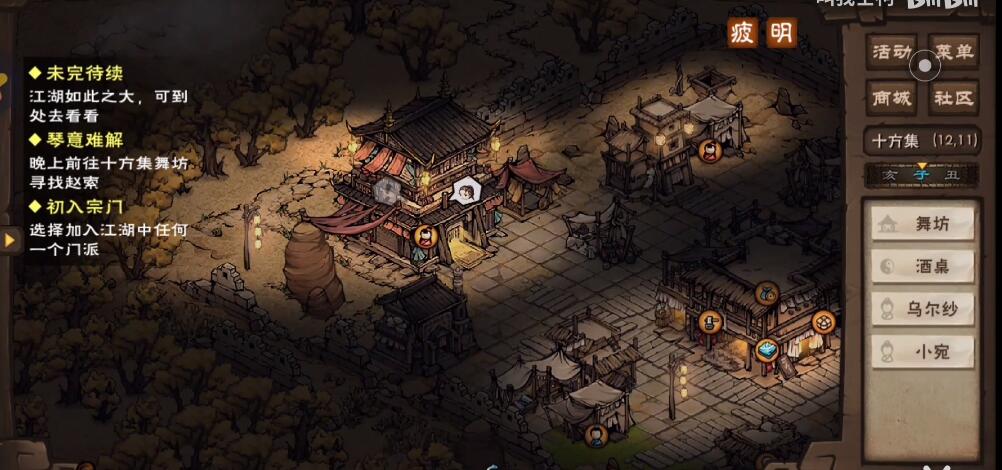Choose the NPC 乌尔纱 from the list
Image resolution: width=1002 pixels, height=470 pixels.
tap(923, 309)
